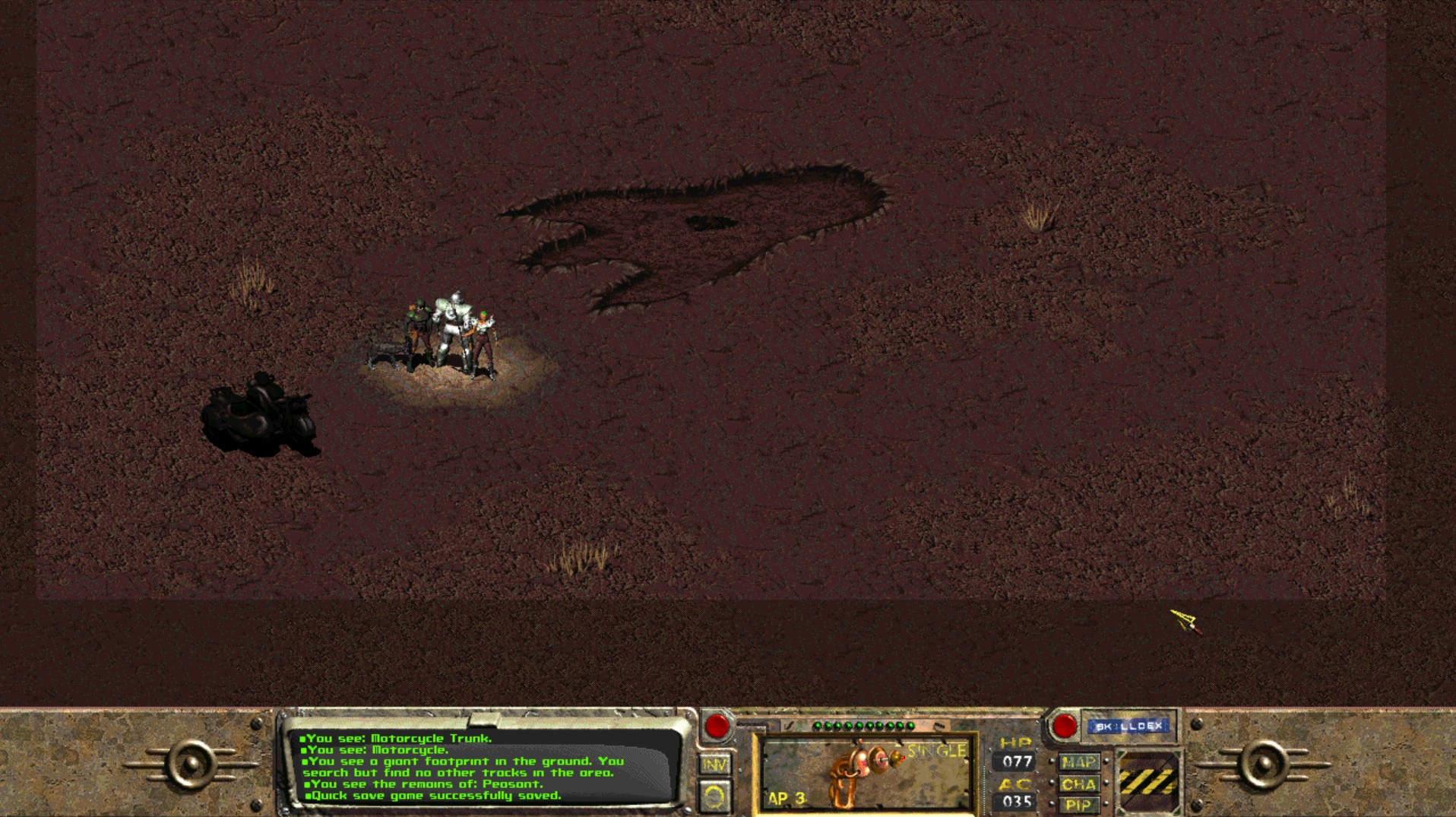Click the equipped pistol in the weapon slot

[x=859, y=775]
